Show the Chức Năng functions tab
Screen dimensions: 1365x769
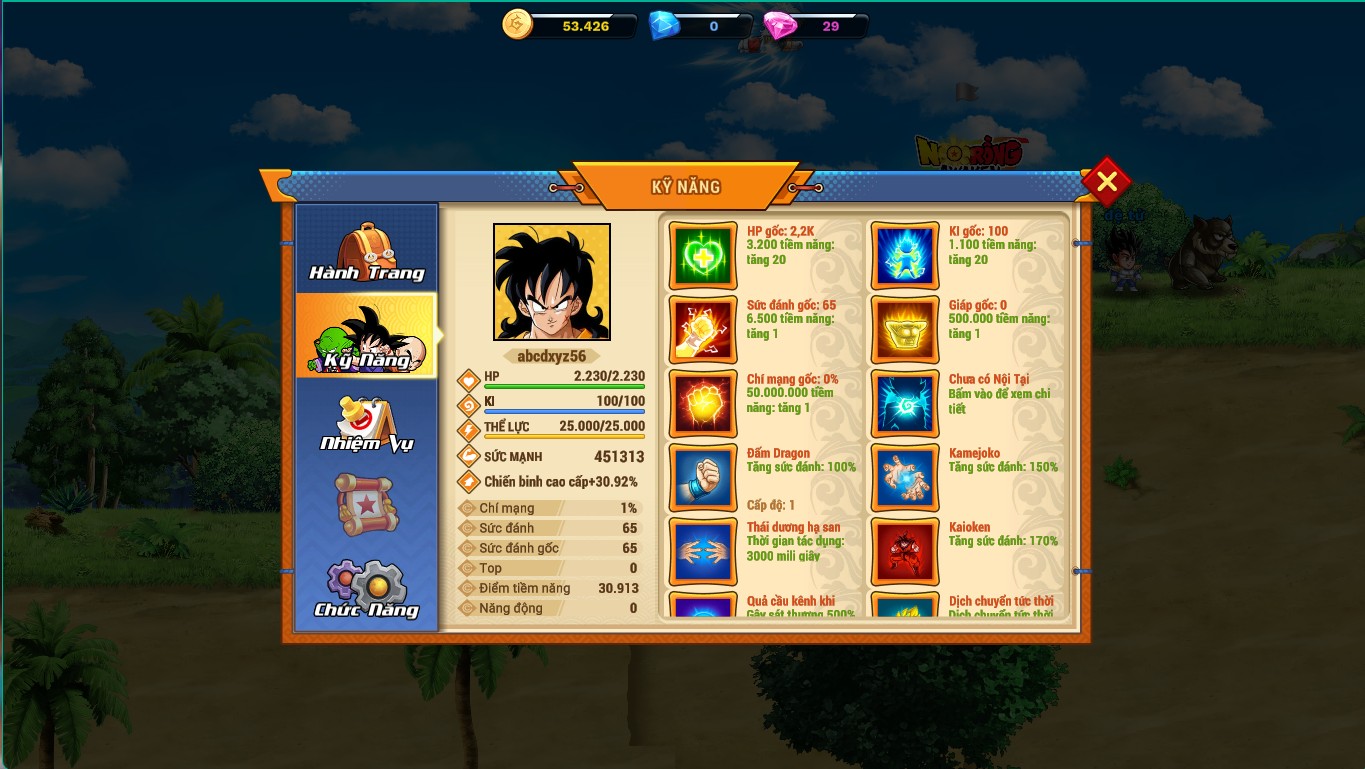pos(367,590)
